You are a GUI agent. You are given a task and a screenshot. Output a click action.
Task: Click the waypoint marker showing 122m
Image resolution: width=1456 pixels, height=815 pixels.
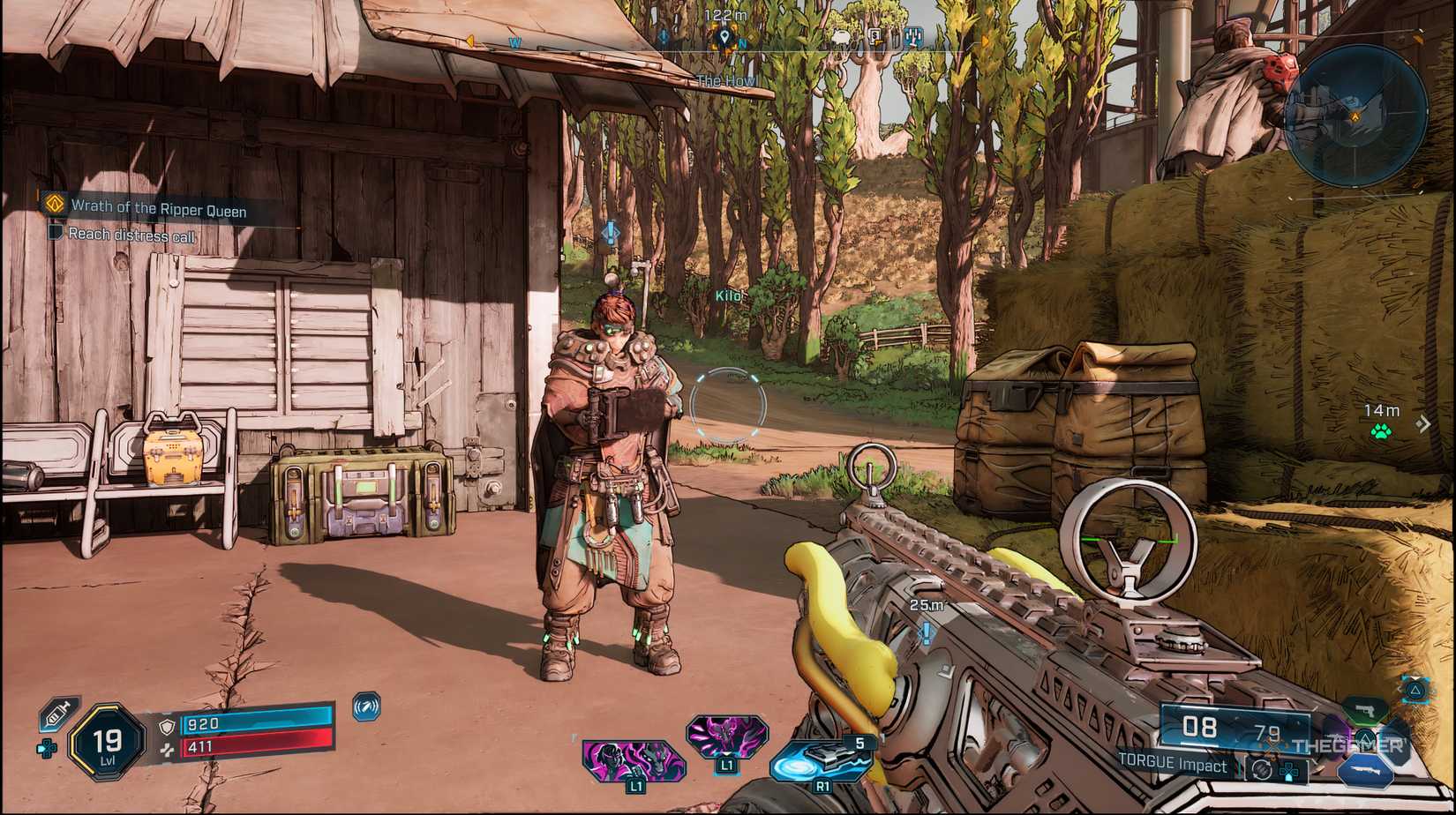pos(724,37)
